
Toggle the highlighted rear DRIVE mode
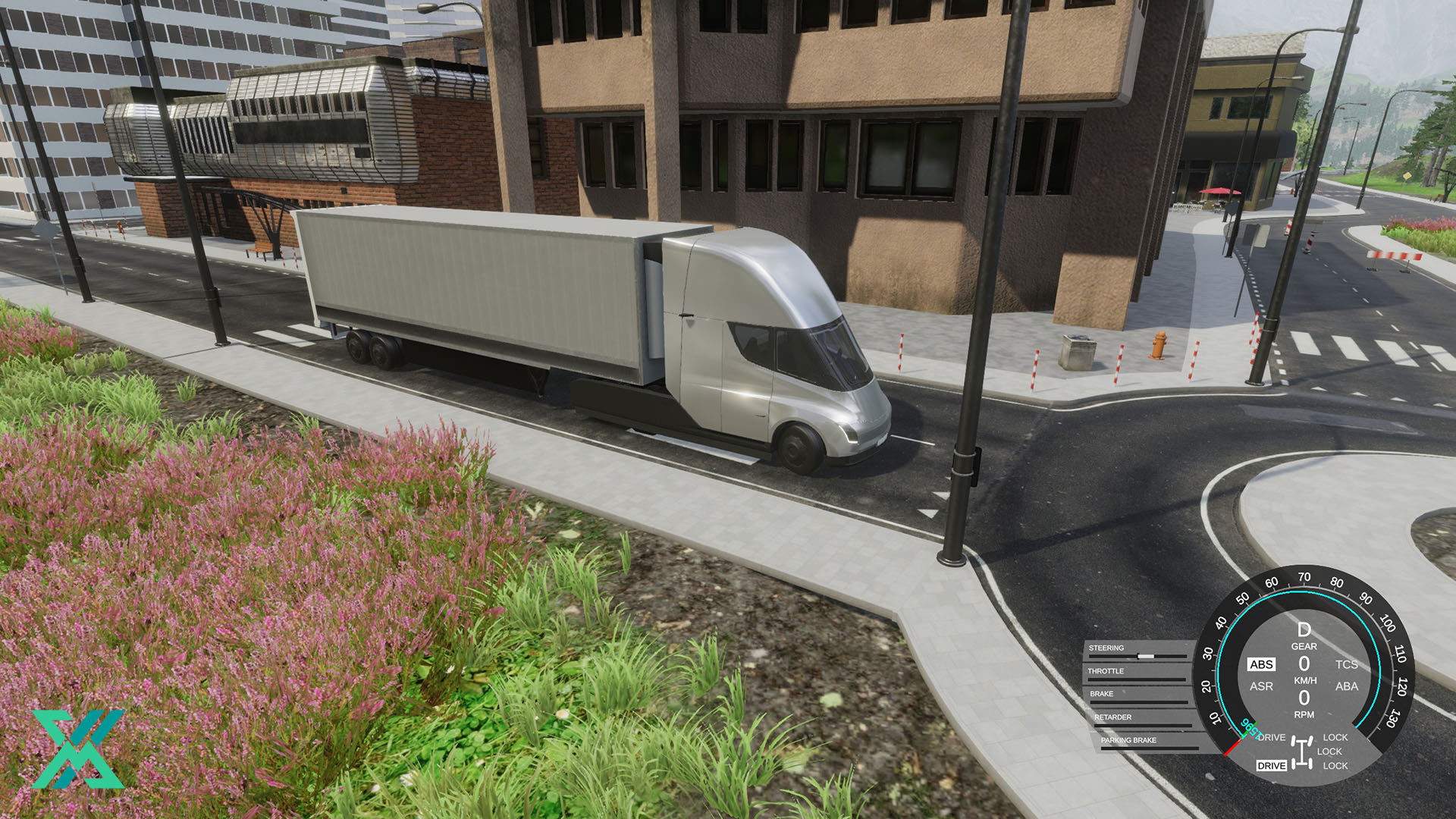pos(1272,765)
